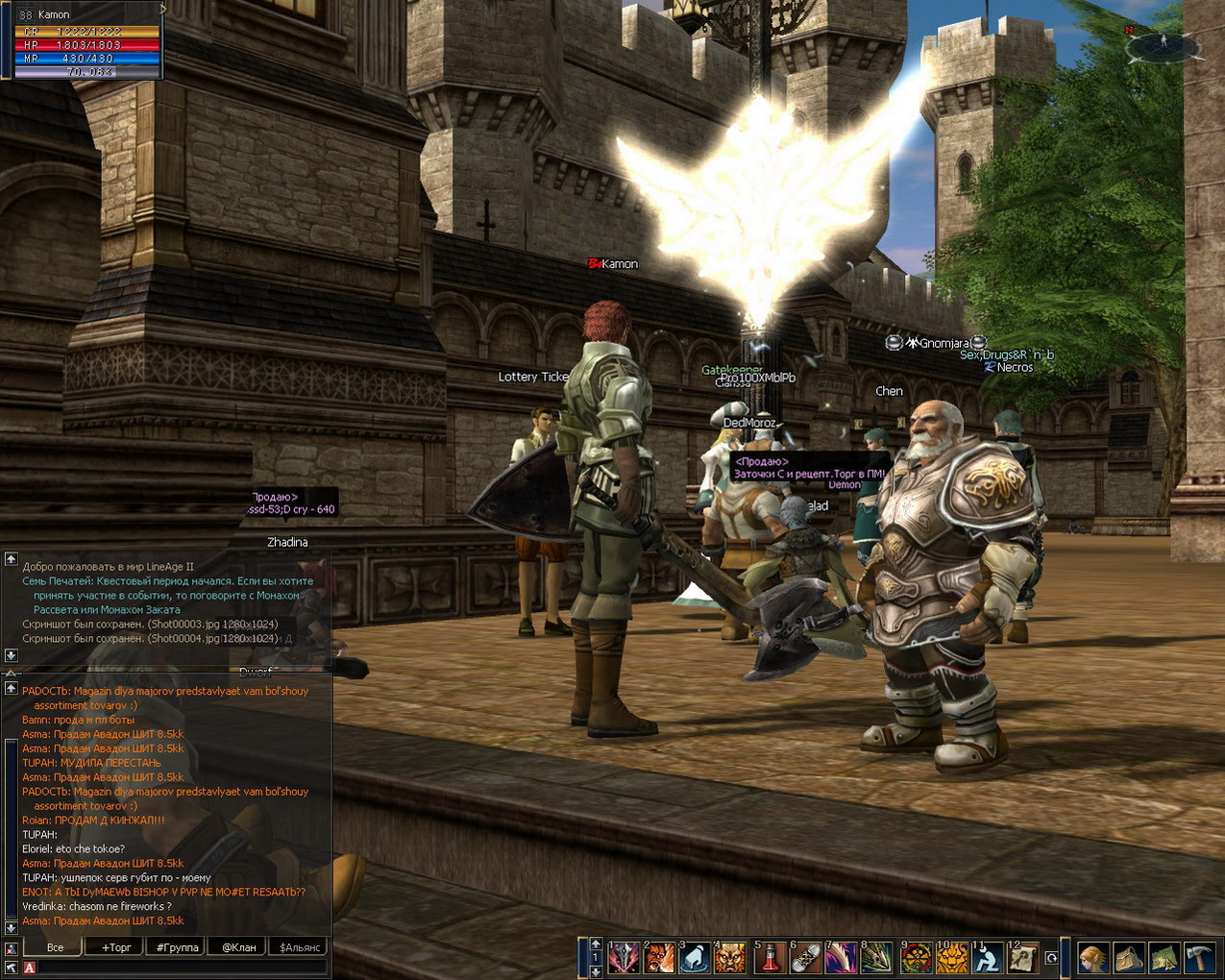Open the map icon in the menu bar

(x=1164, y=958)
